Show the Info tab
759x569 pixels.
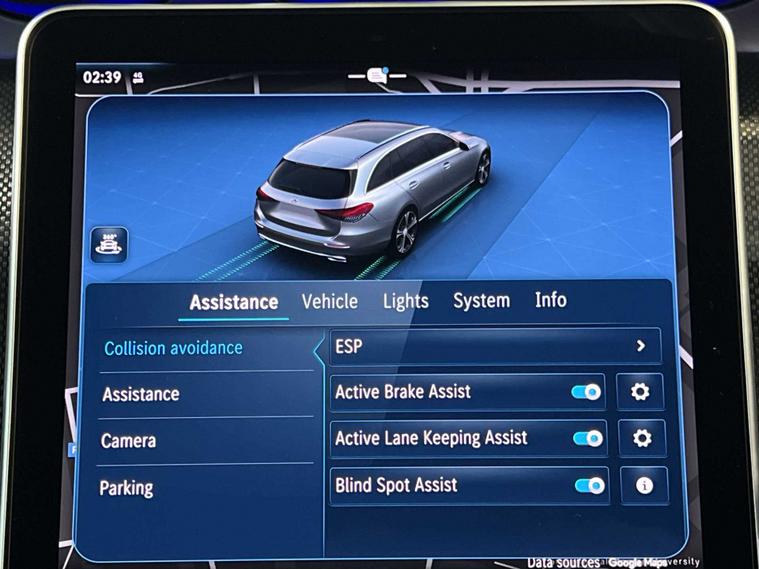[550, 300]
